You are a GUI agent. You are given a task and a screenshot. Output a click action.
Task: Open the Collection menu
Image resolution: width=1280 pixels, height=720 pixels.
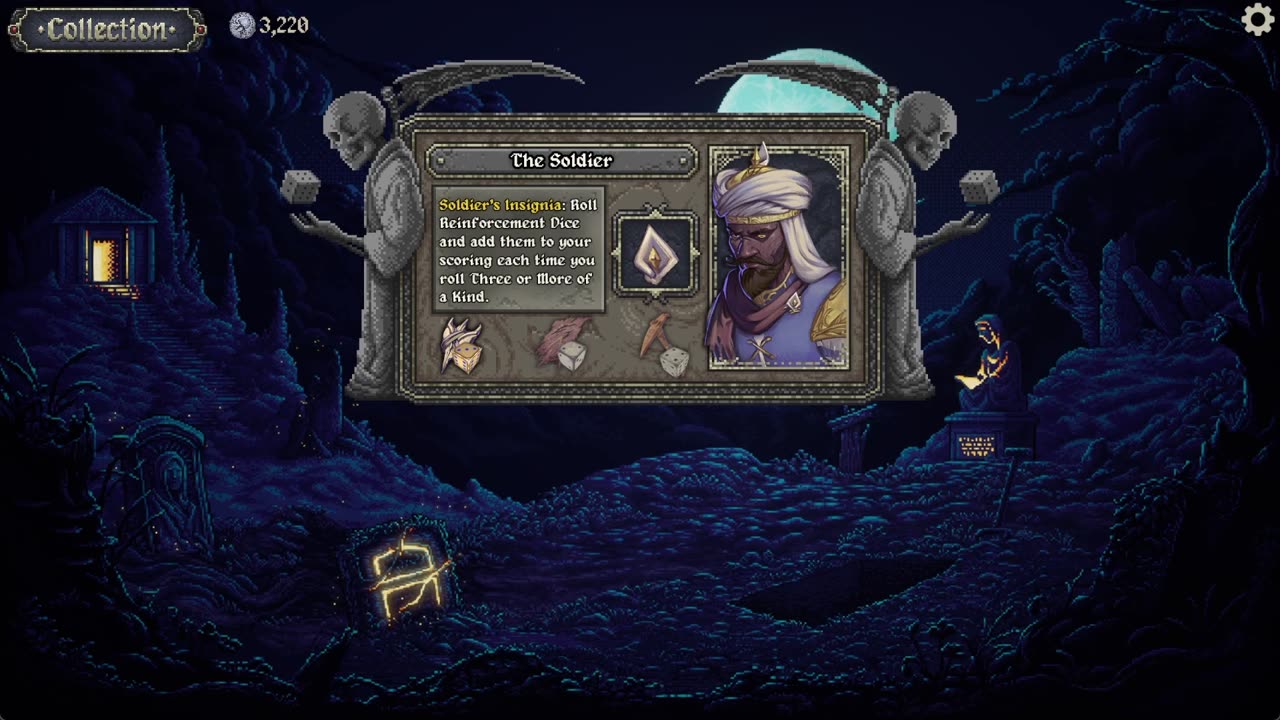(x=107, y=30)
